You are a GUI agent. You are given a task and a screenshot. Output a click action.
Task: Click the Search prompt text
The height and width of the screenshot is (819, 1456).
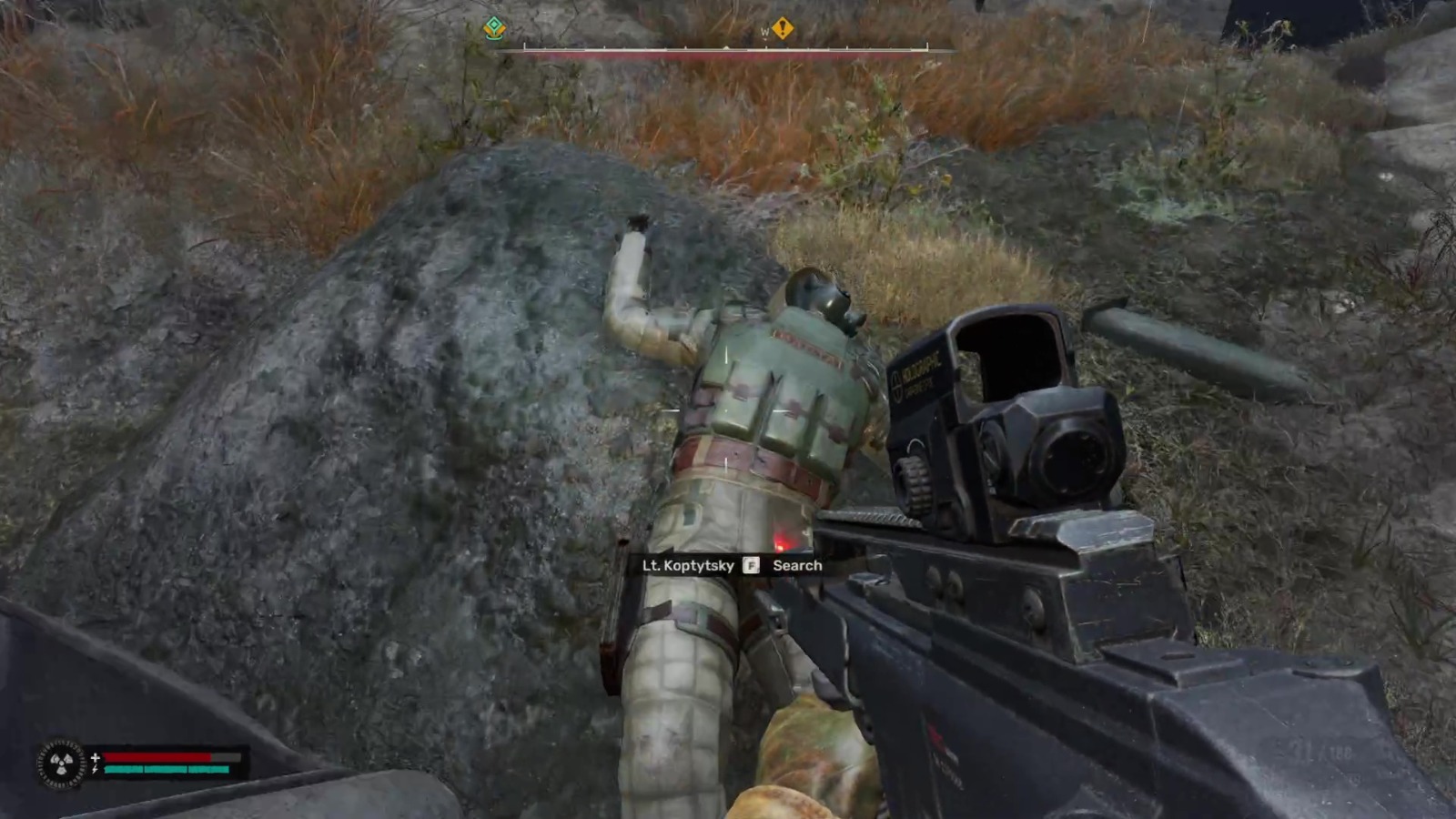[798, 565]
